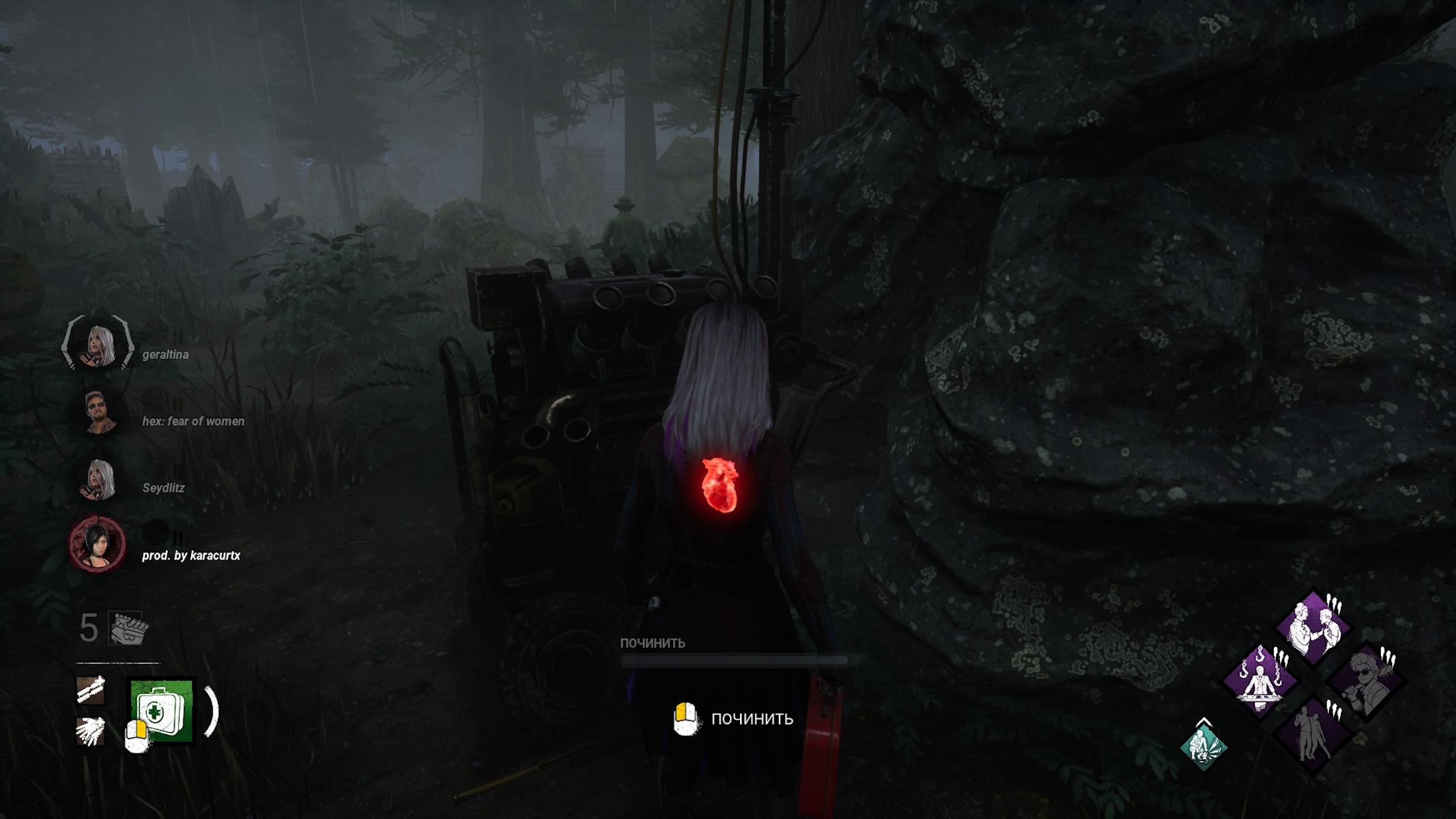Select the green medkit item slot
Screen dimensions: 1456x819
[x=162, y=710]
